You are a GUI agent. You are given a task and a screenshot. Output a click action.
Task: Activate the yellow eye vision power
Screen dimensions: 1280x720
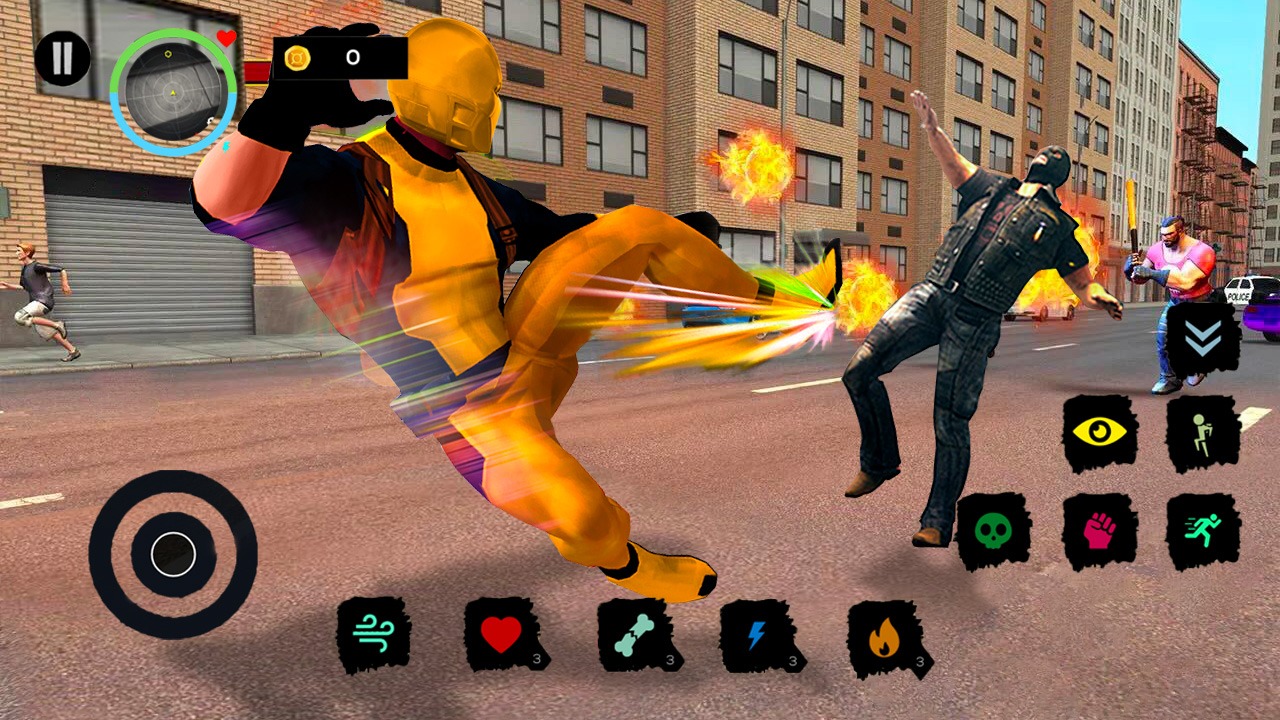(x=1100, y=432)
